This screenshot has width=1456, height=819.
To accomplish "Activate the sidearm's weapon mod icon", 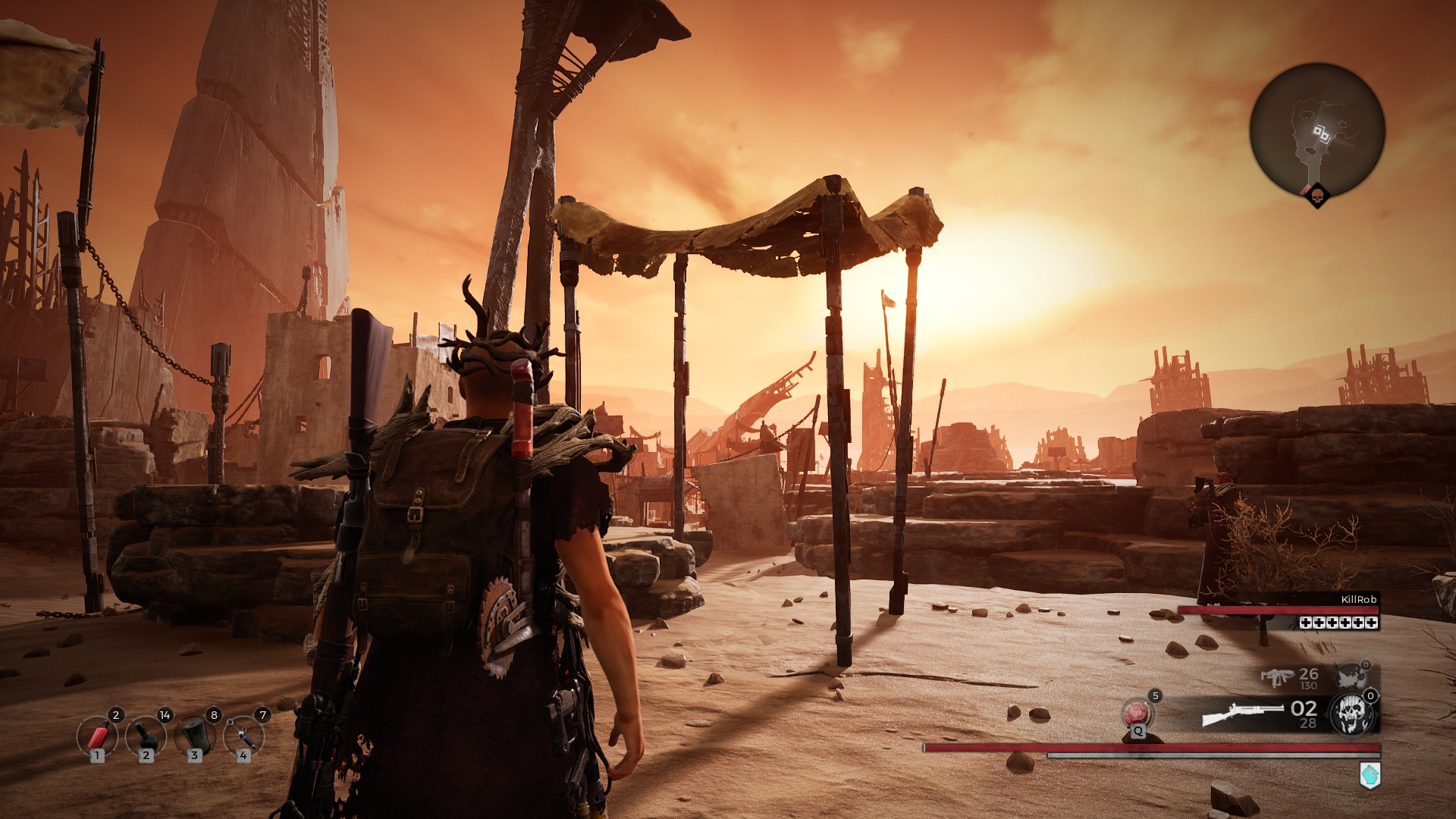I will (x=1351, y=676).
